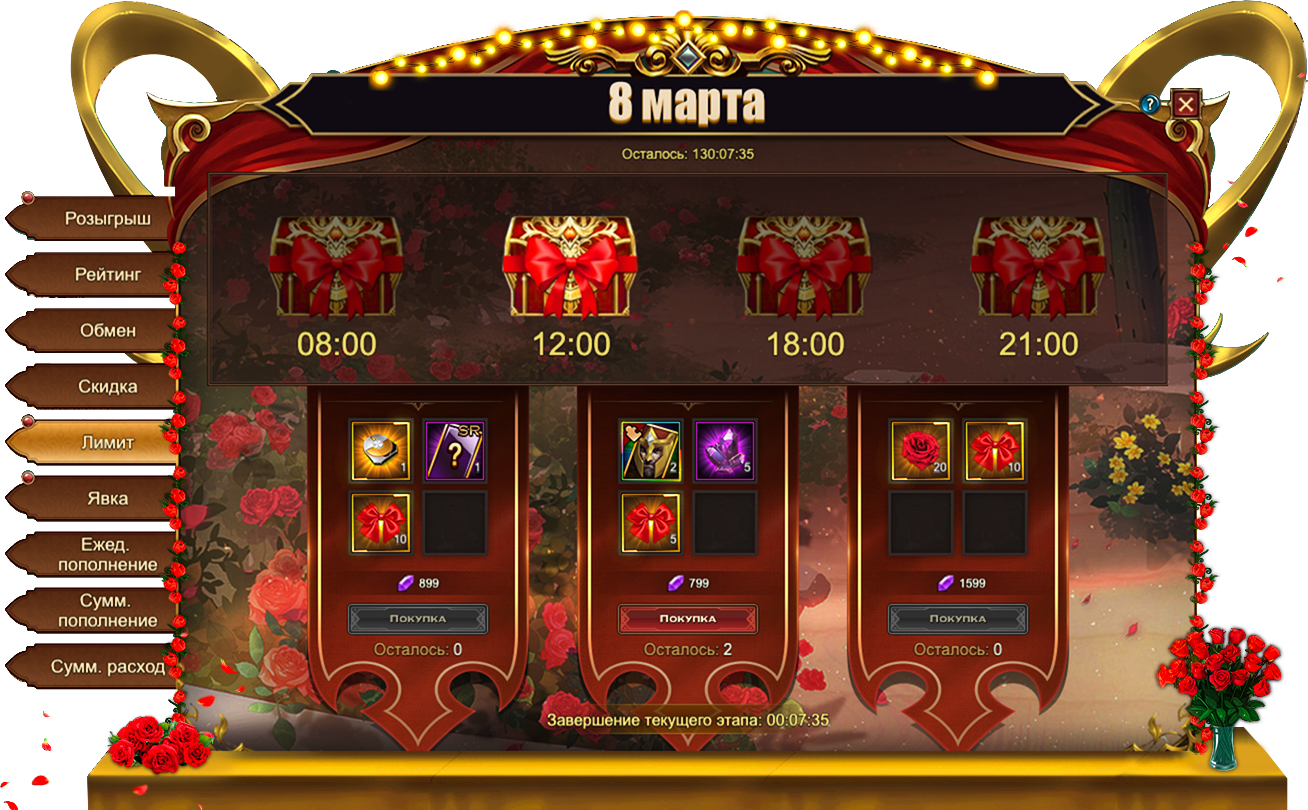Click Покупка under the 1599 bundle
This screenshot has height=810, width=1308.
958,618
